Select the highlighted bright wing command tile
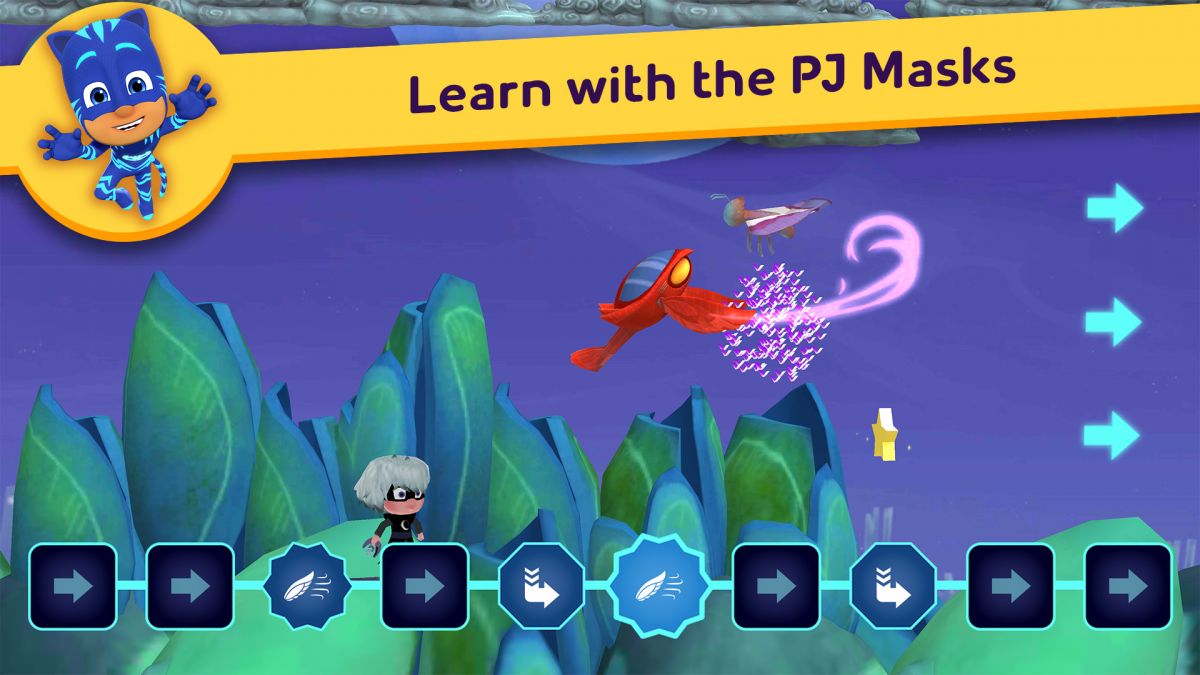 [659, 586]
